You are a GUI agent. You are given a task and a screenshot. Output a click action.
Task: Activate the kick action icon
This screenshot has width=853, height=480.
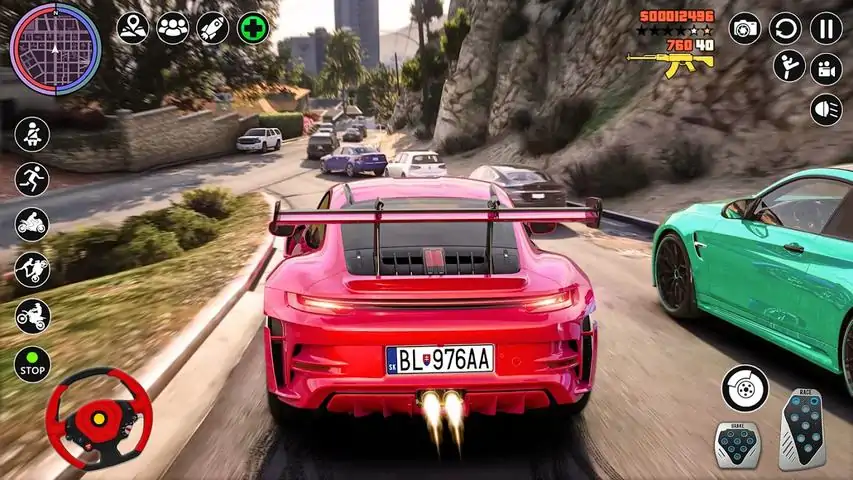789,67
